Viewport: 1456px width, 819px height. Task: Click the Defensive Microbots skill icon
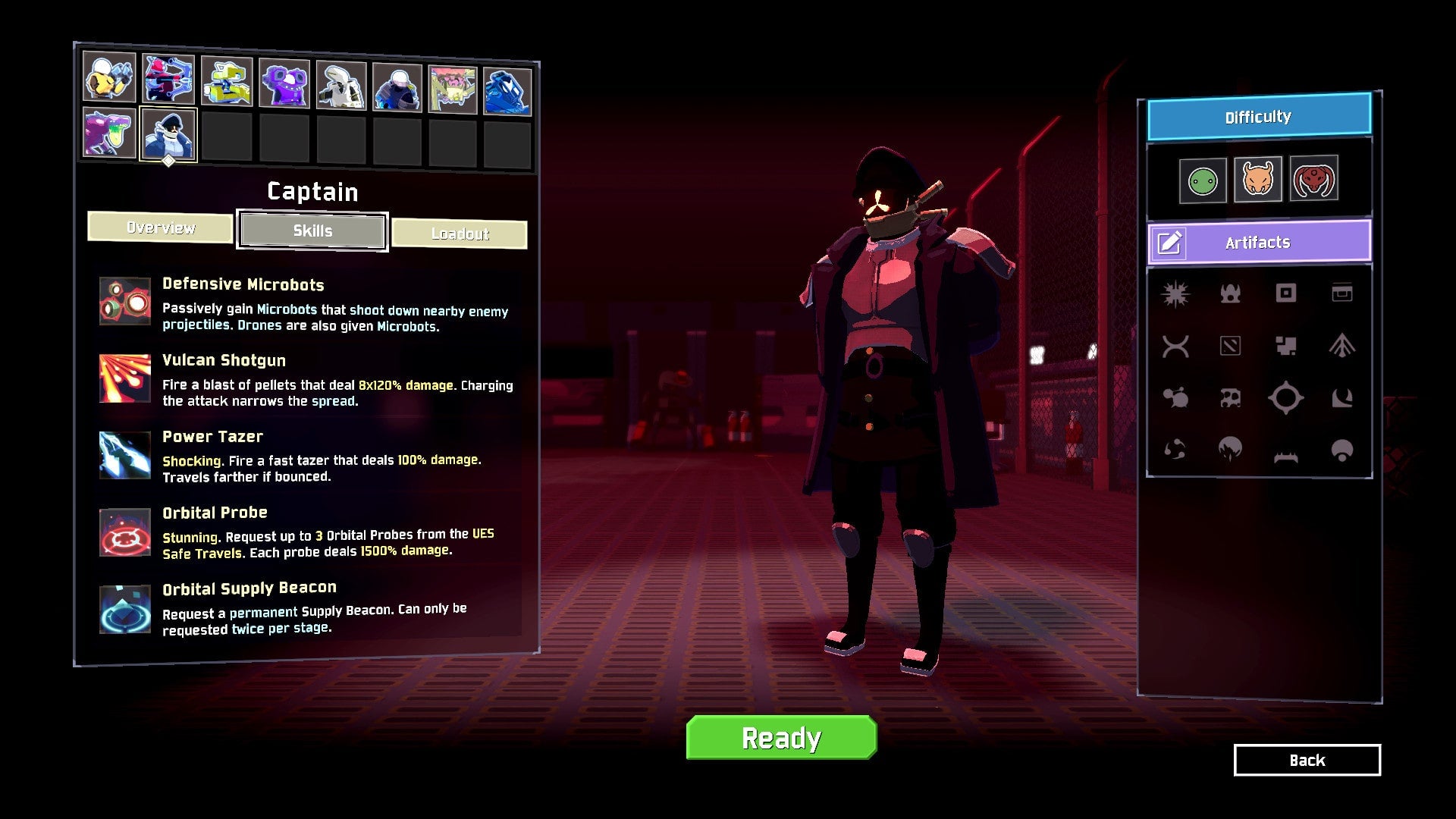pyautogui.click(x=124, y=303)
